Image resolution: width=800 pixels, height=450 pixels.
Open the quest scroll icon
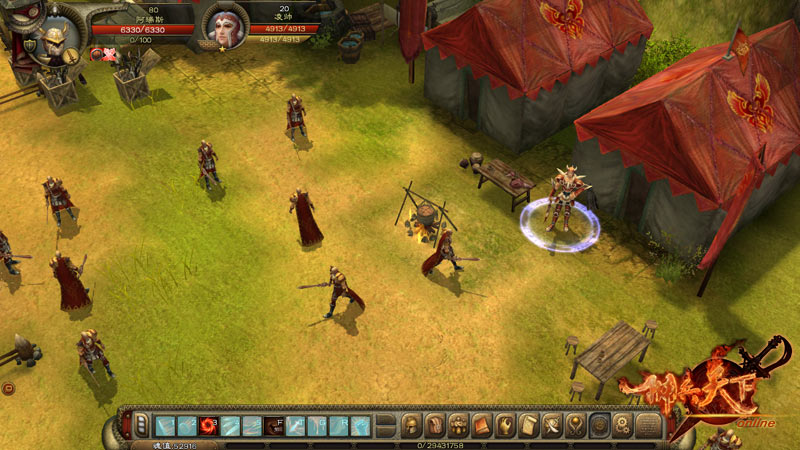point(529,426)
